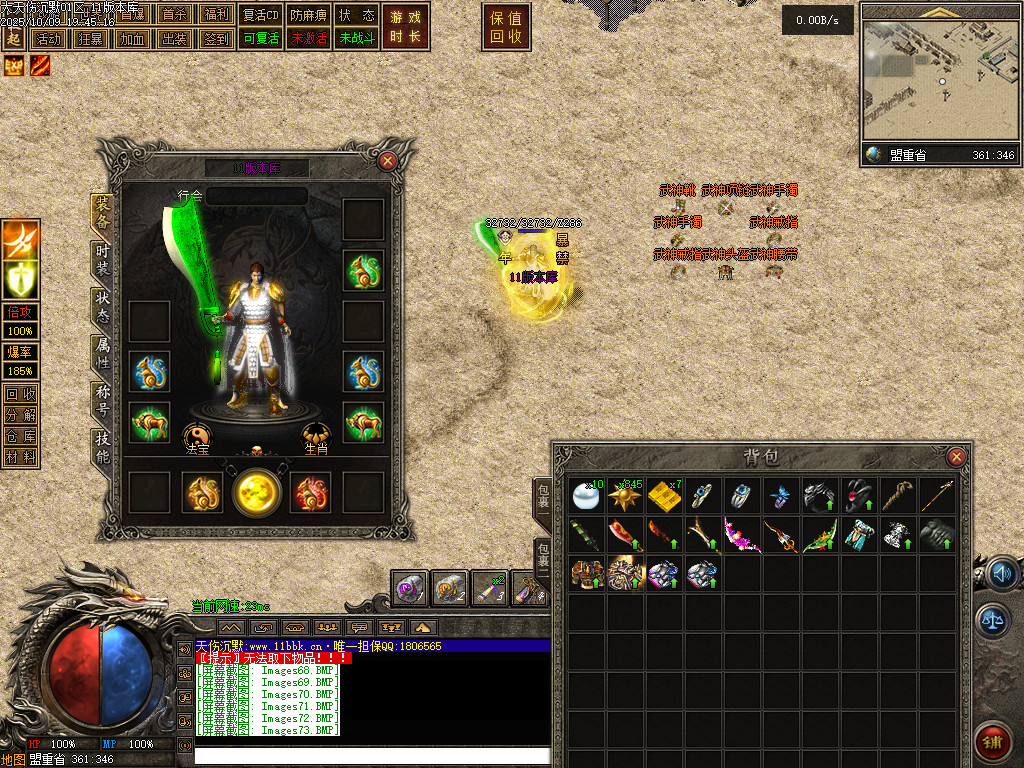The height and width of the screenshot is (768, 1024).
Task: Open the 保值回收 value recycle button
Action: tap(506, 27)
